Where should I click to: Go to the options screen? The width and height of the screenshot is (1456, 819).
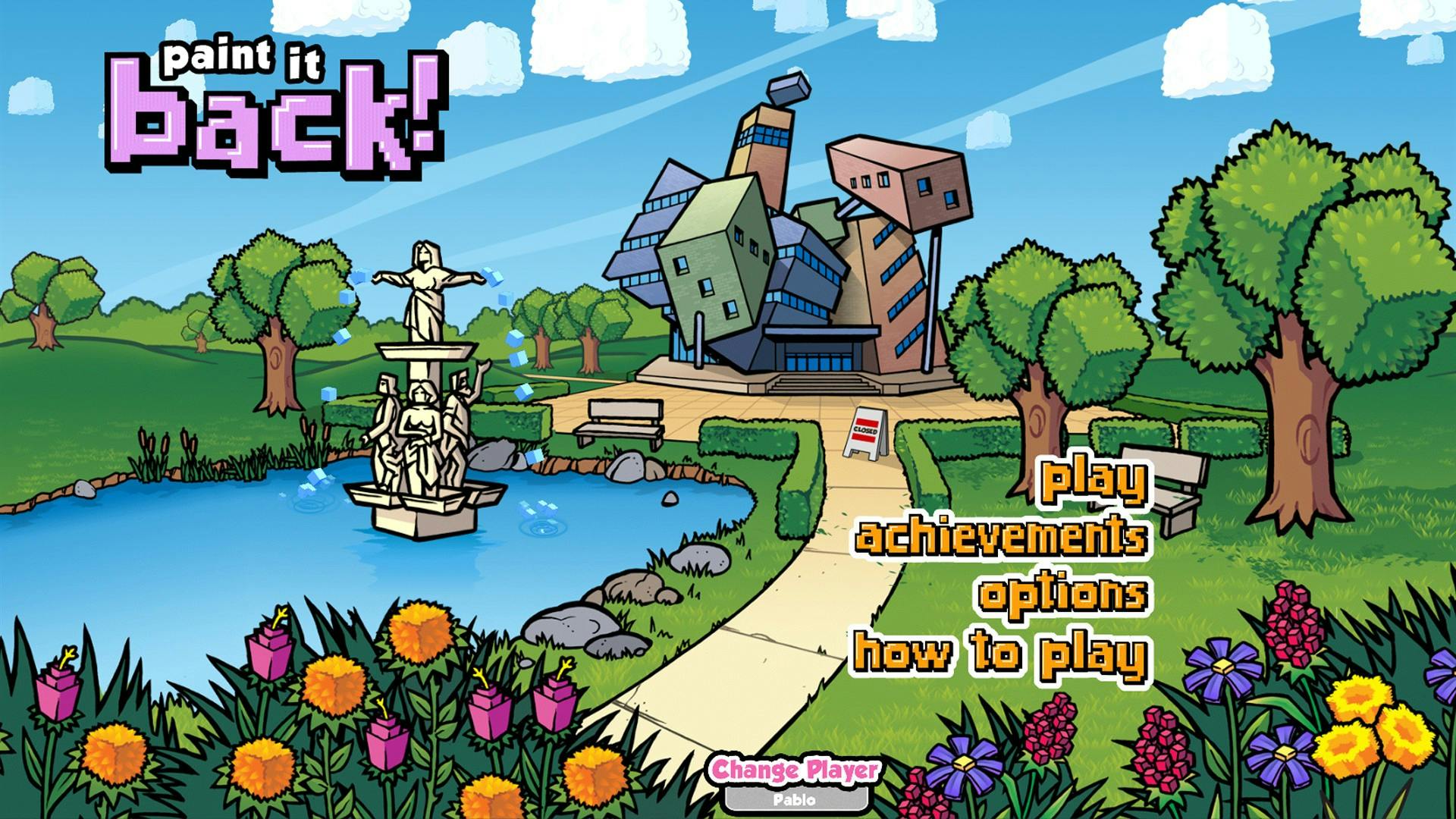point(1062,594)
